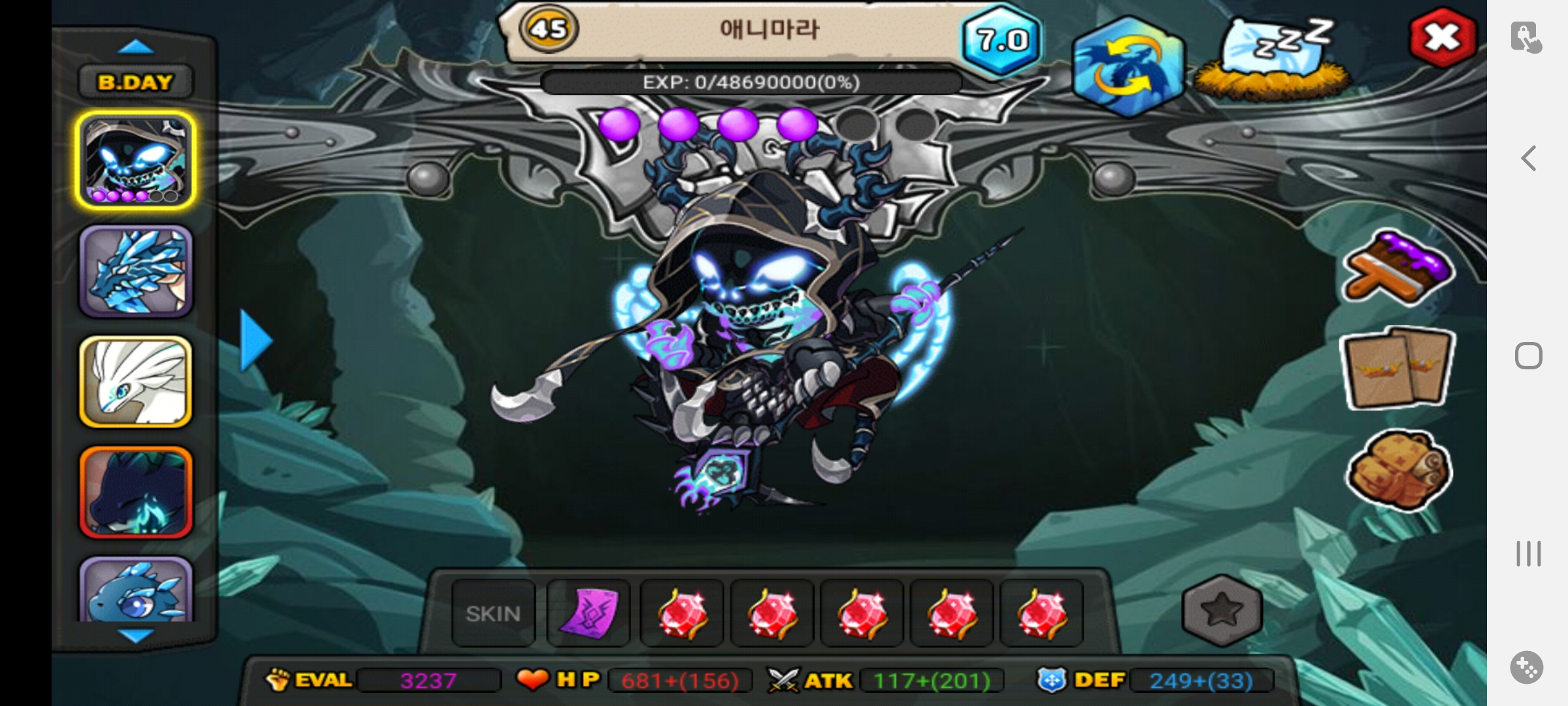
Task: Pick the dark dragon with red frame
Action: coord(136,492)
